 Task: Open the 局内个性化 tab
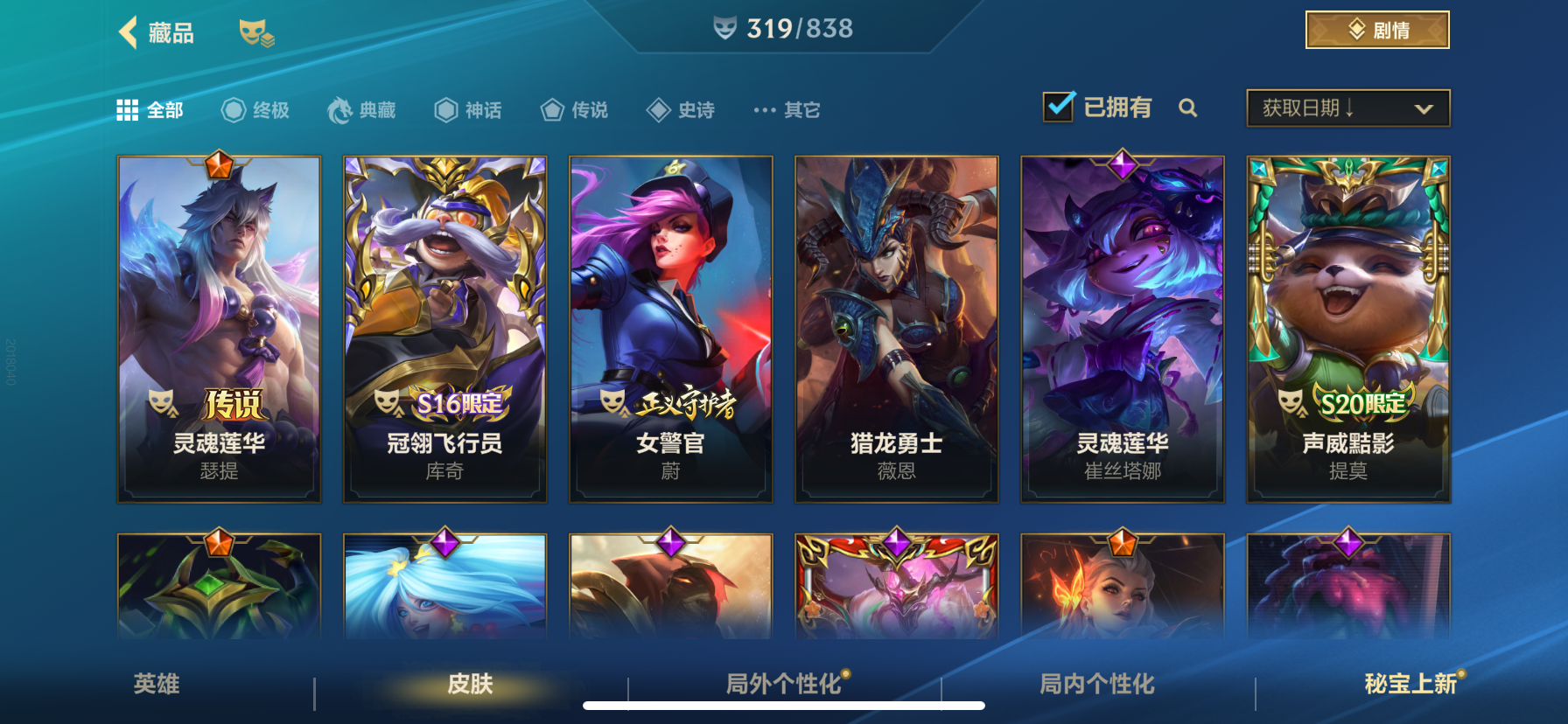(x=1097, y=686)
